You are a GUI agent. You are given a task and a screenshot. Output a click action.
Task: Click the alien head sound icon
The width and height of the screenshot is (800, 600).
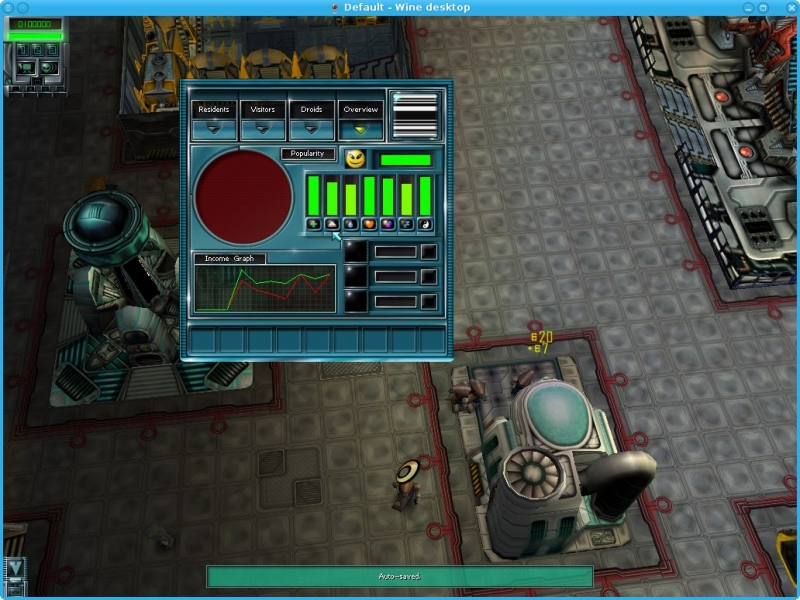coord(47,68)
